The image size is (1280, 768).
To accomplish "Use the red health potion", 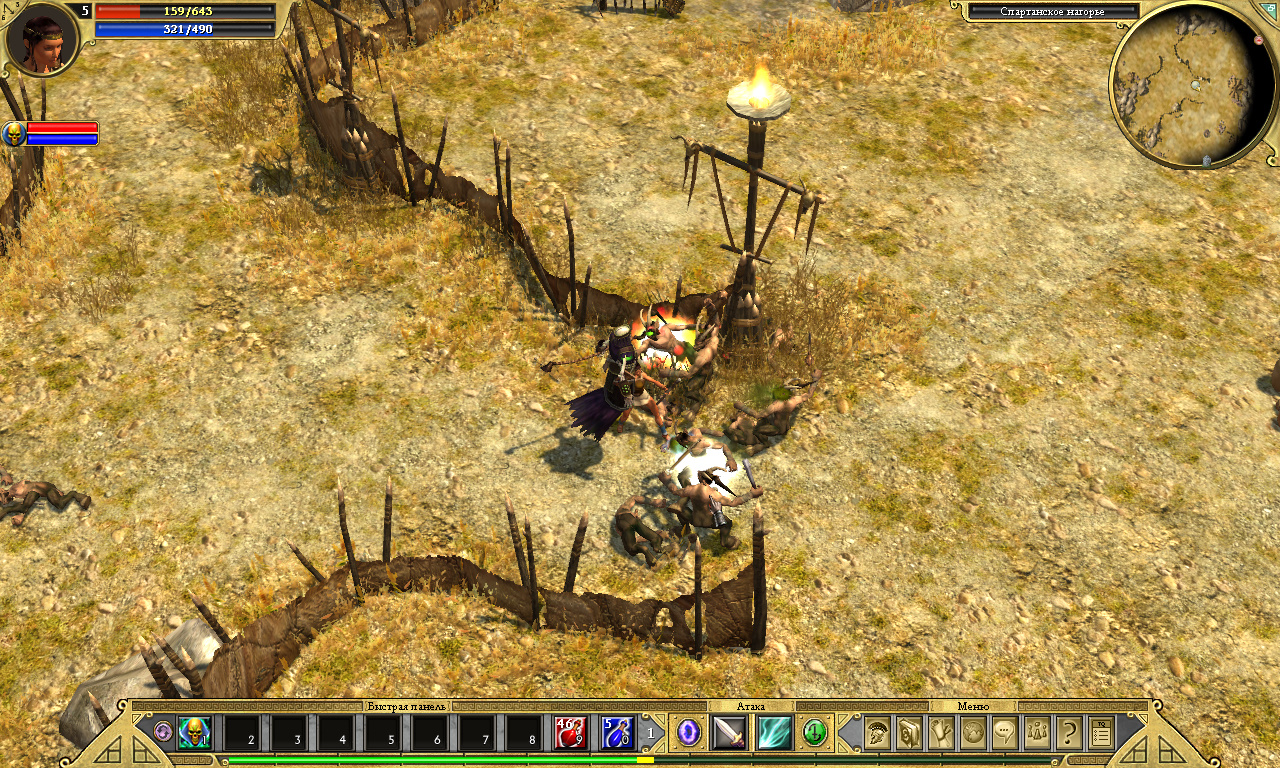I will (x=571, y=734).
